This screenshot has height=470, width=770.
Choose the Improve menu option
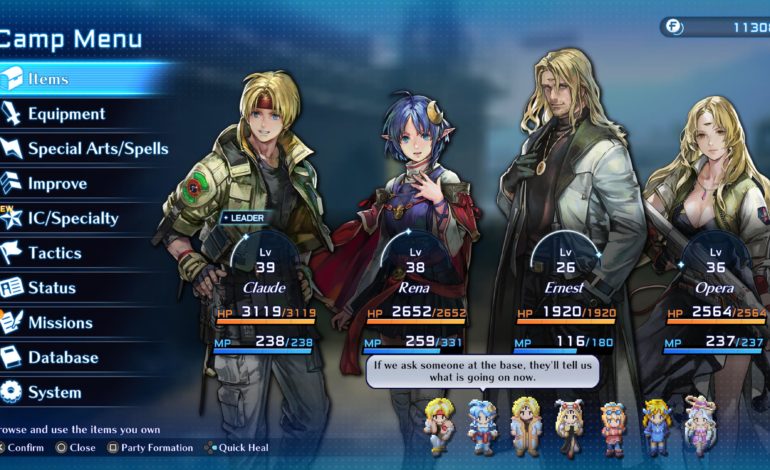57,184
